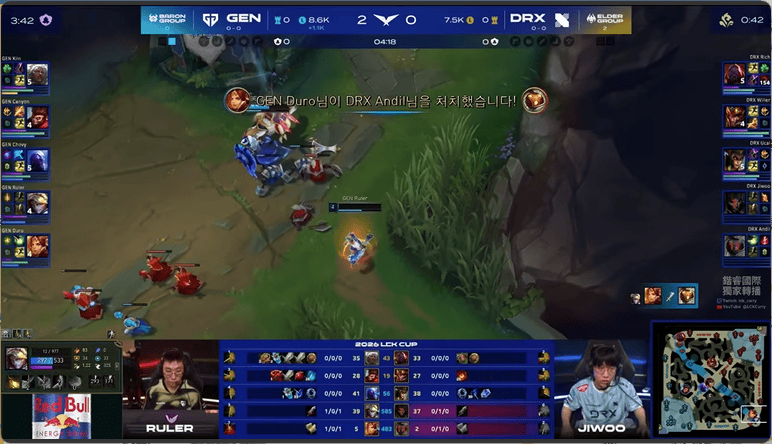
Task: Click the DRX team logo in scoreboard
Action: 561,19
